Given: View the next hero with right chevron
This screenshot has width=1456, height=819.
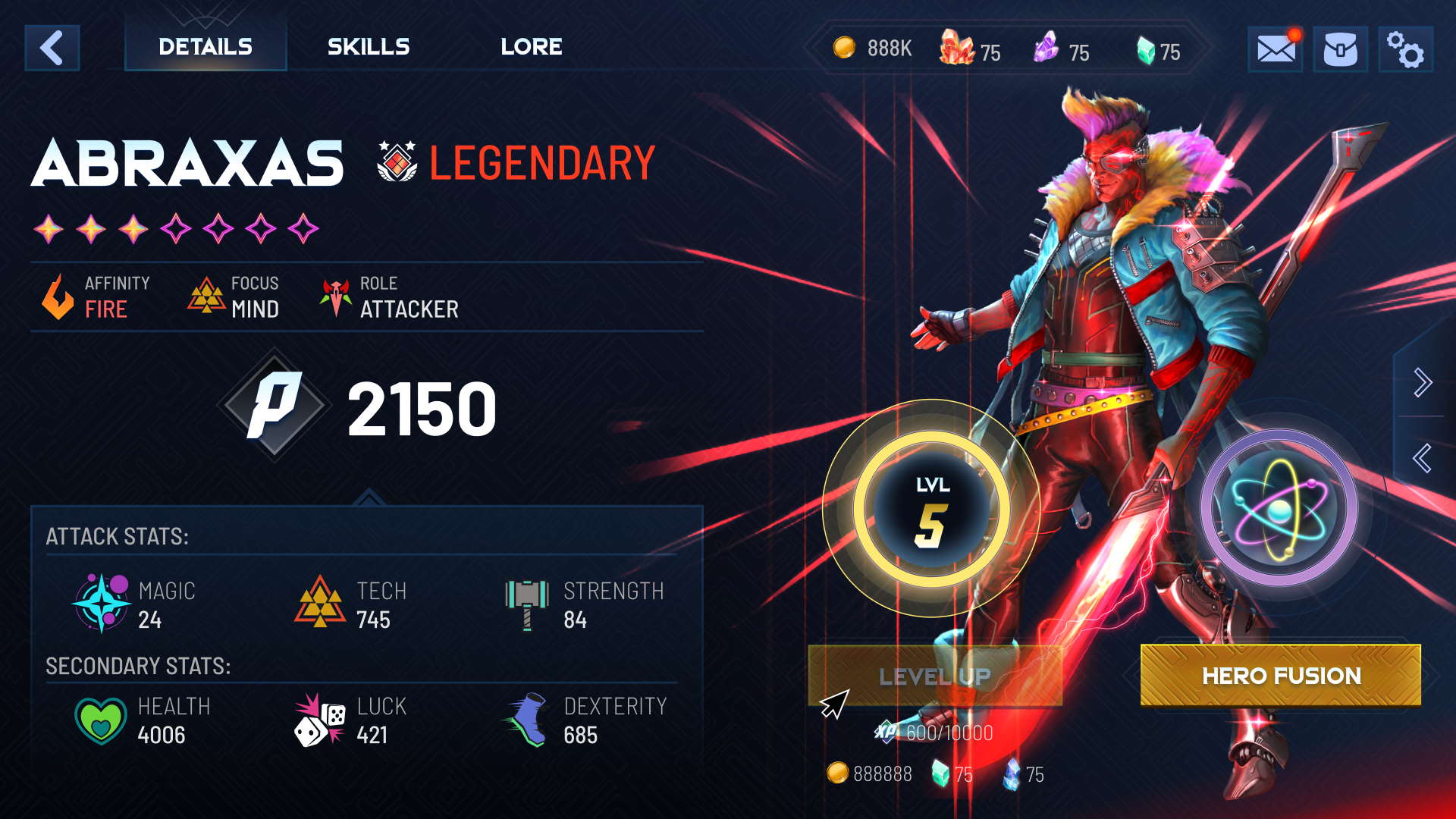Looking at the screenshot, I should [x=1423, y=382].
